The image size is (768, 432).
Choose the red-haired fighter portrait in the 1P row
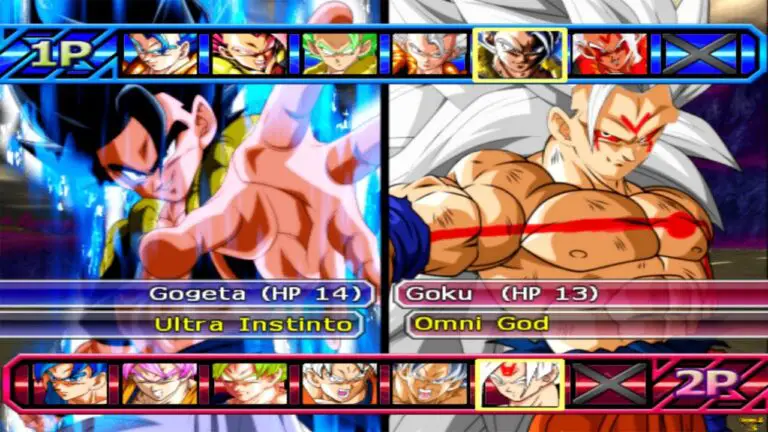tap(249, 54)
